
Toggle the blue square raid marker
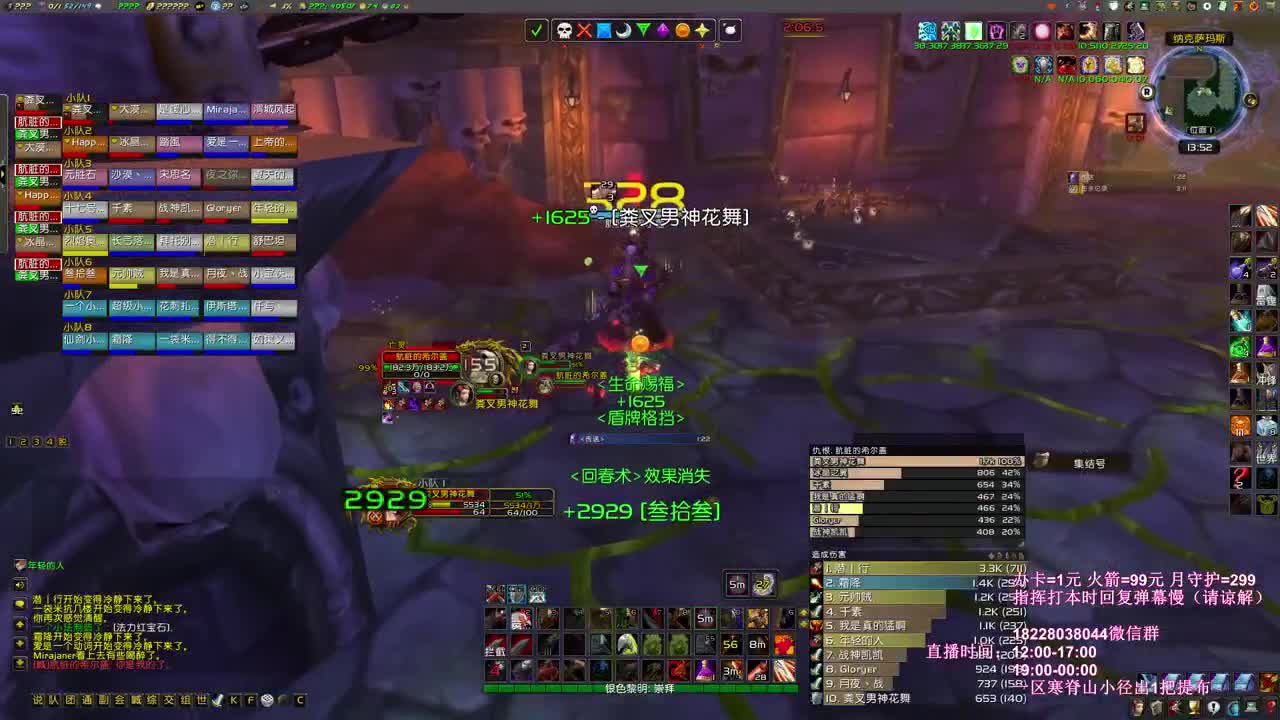click(604, 31)
